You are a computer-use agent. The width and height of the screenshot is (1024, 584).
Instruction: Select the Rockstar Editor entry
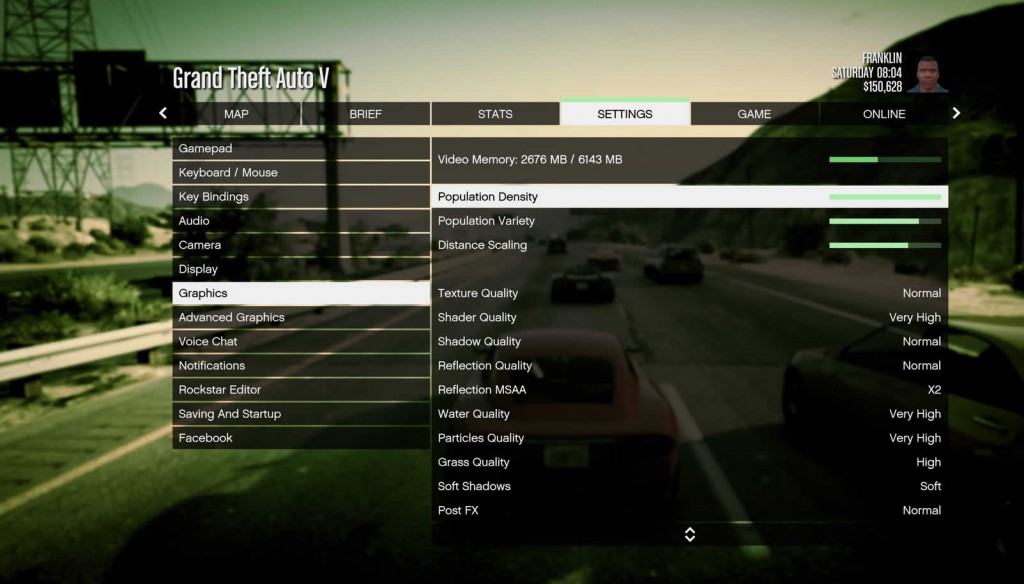[301, 390]
